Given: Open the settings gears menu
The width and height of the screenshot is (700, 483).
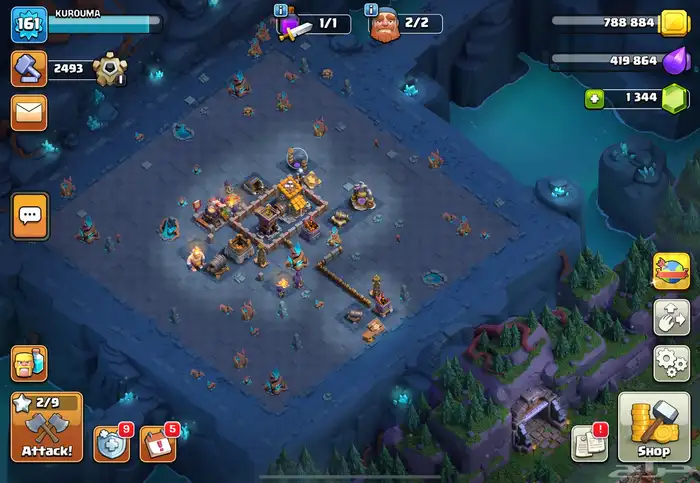Looking at the screenshot, I should pyautogui.click(x=671, y=362).
